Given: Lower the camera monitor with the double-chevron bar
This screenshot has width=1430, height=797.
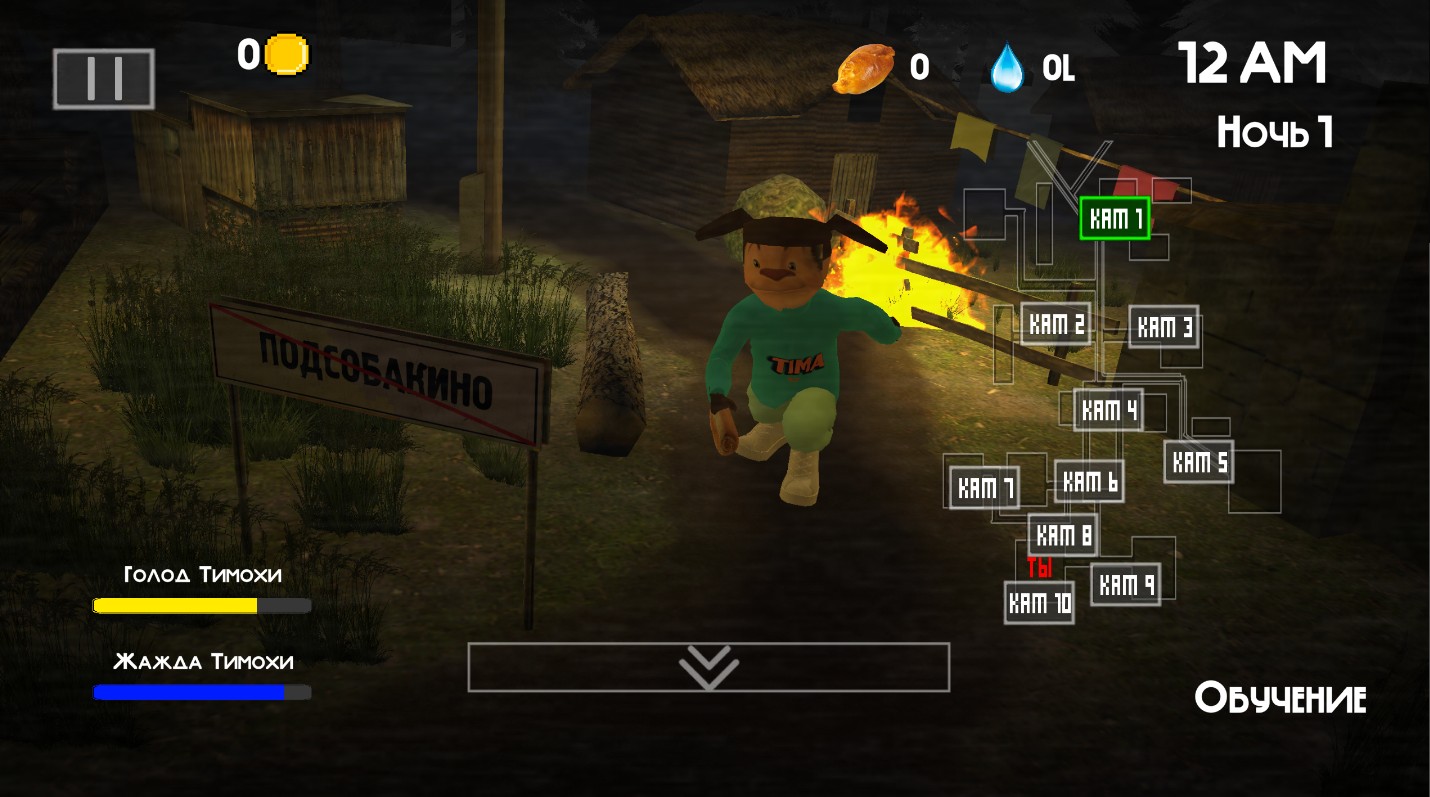Looking at the screenshot, I should tap(708, 667).
